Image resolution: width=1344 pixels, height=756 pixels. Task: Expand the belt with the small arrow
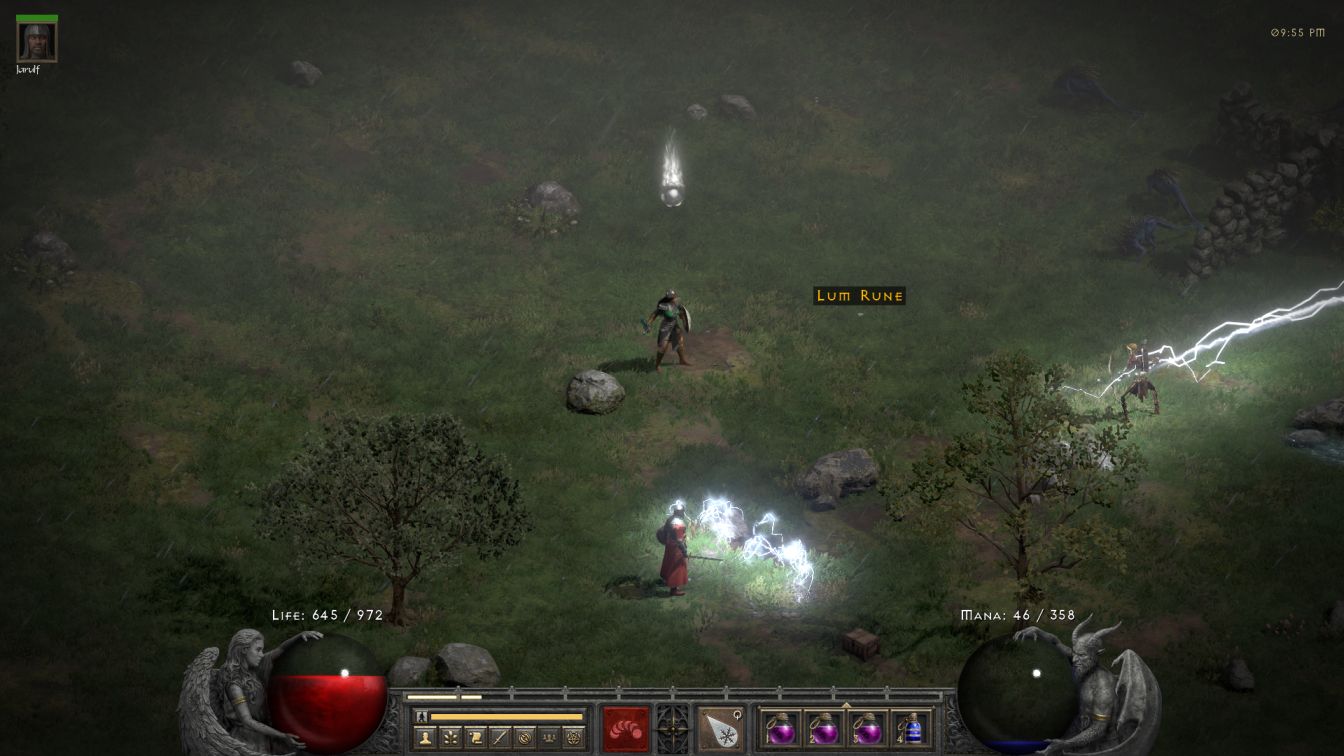pyautogui.click(x=846, y=704)
